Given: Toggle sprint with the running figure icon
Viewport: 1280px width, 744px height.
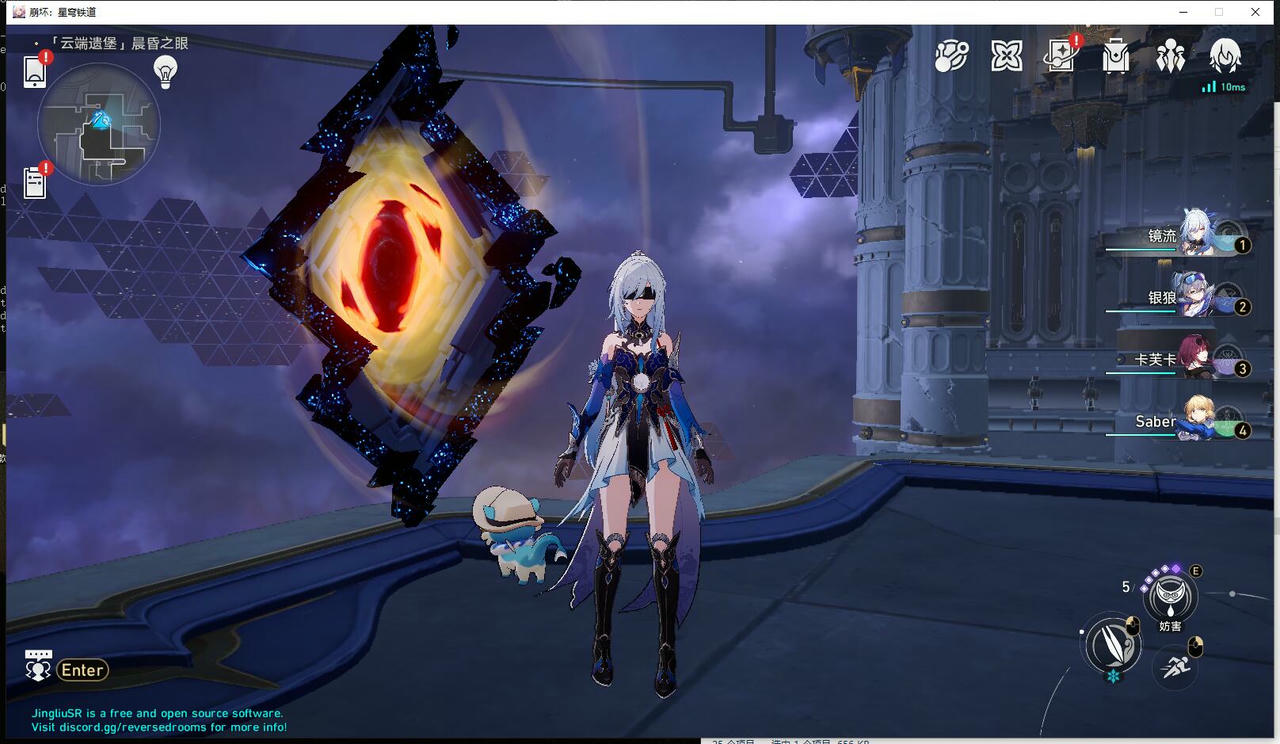Looking at the screenshot, I should pos(1176,667).
